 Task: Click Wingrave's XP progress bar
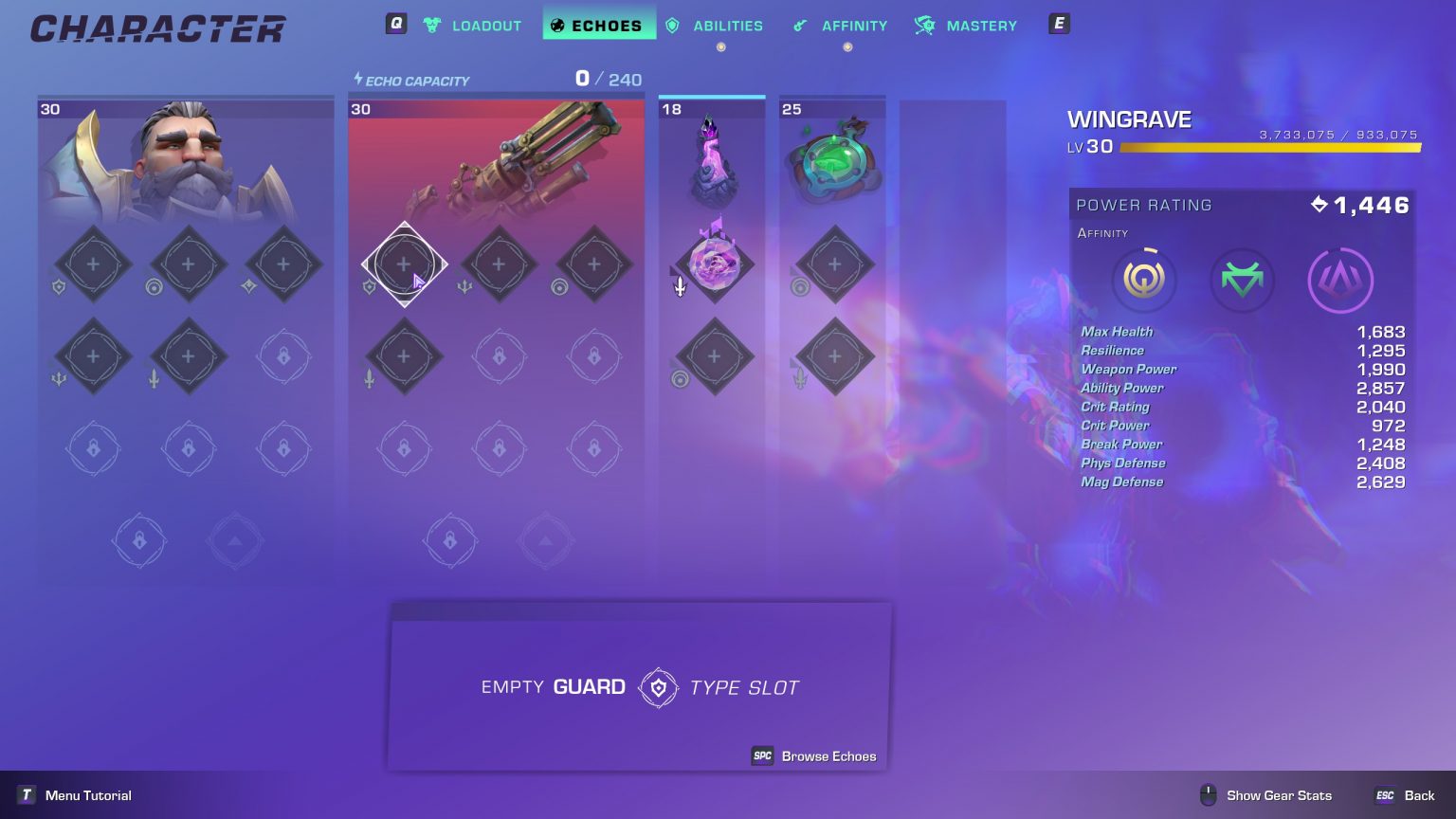point(1268,147)
